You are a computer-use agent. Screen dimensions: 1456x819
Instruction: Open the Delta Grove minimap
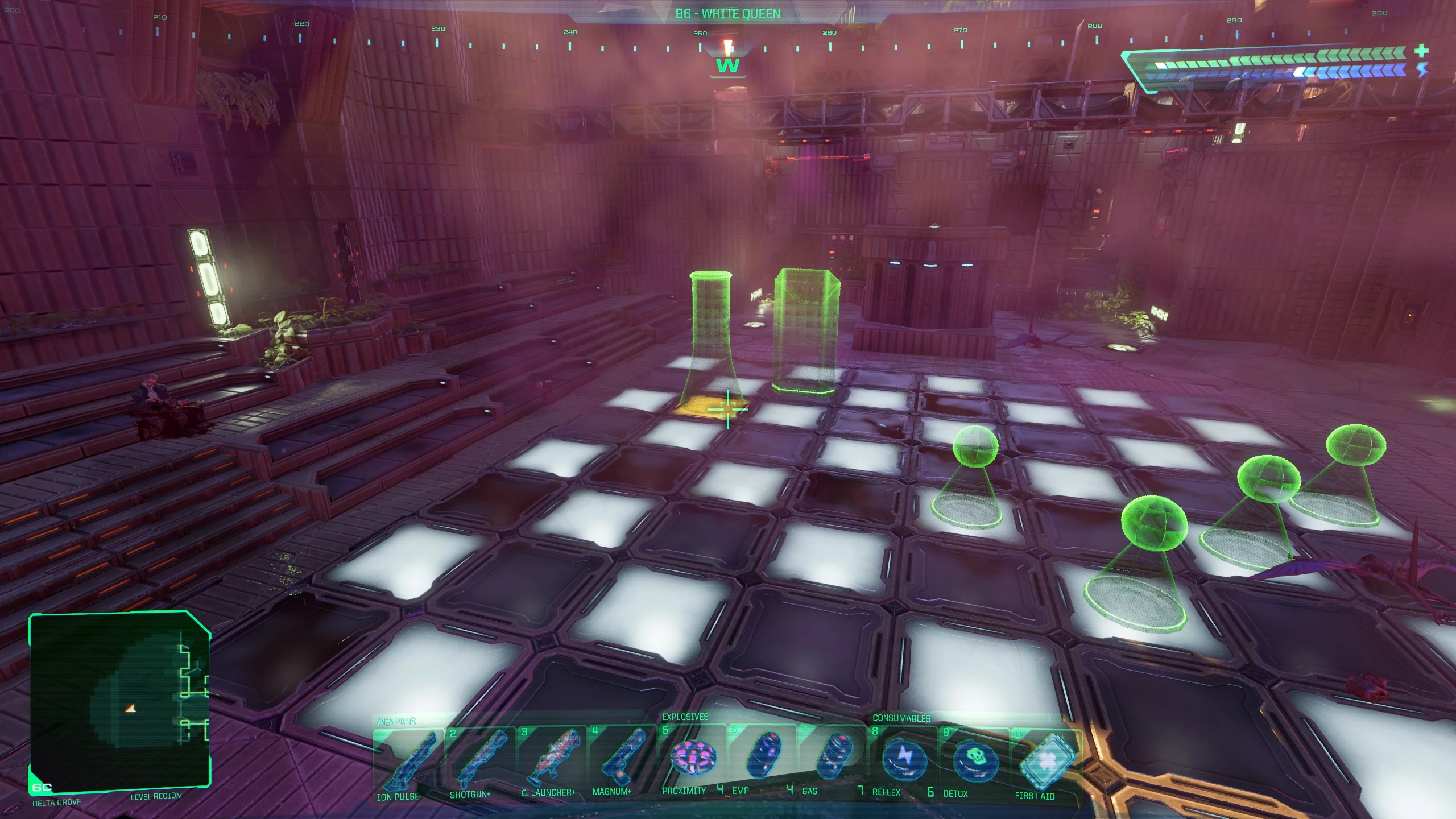point(119,702)
